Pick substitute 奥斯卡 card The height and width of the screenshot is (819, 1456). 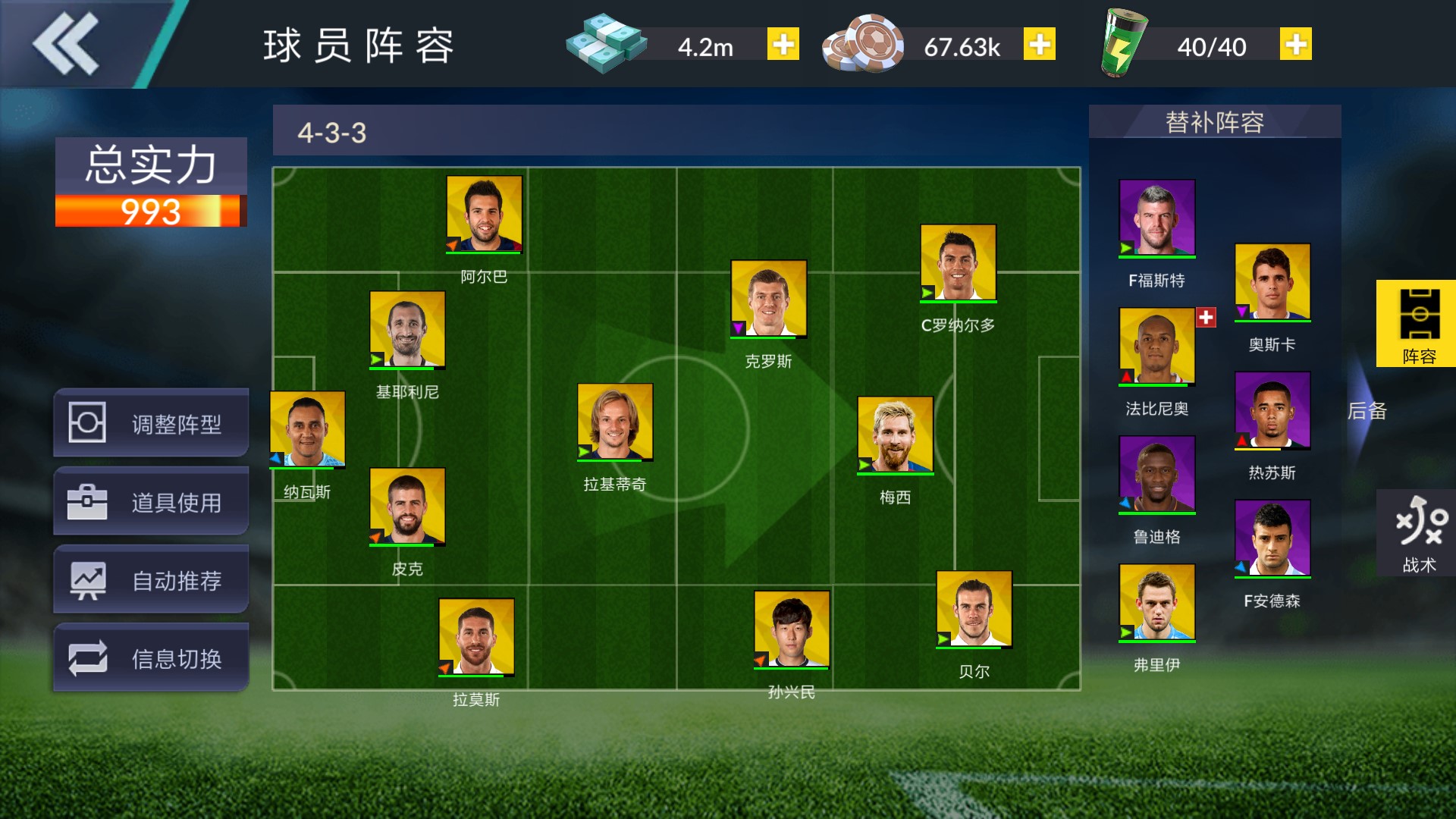point(1272,281)
